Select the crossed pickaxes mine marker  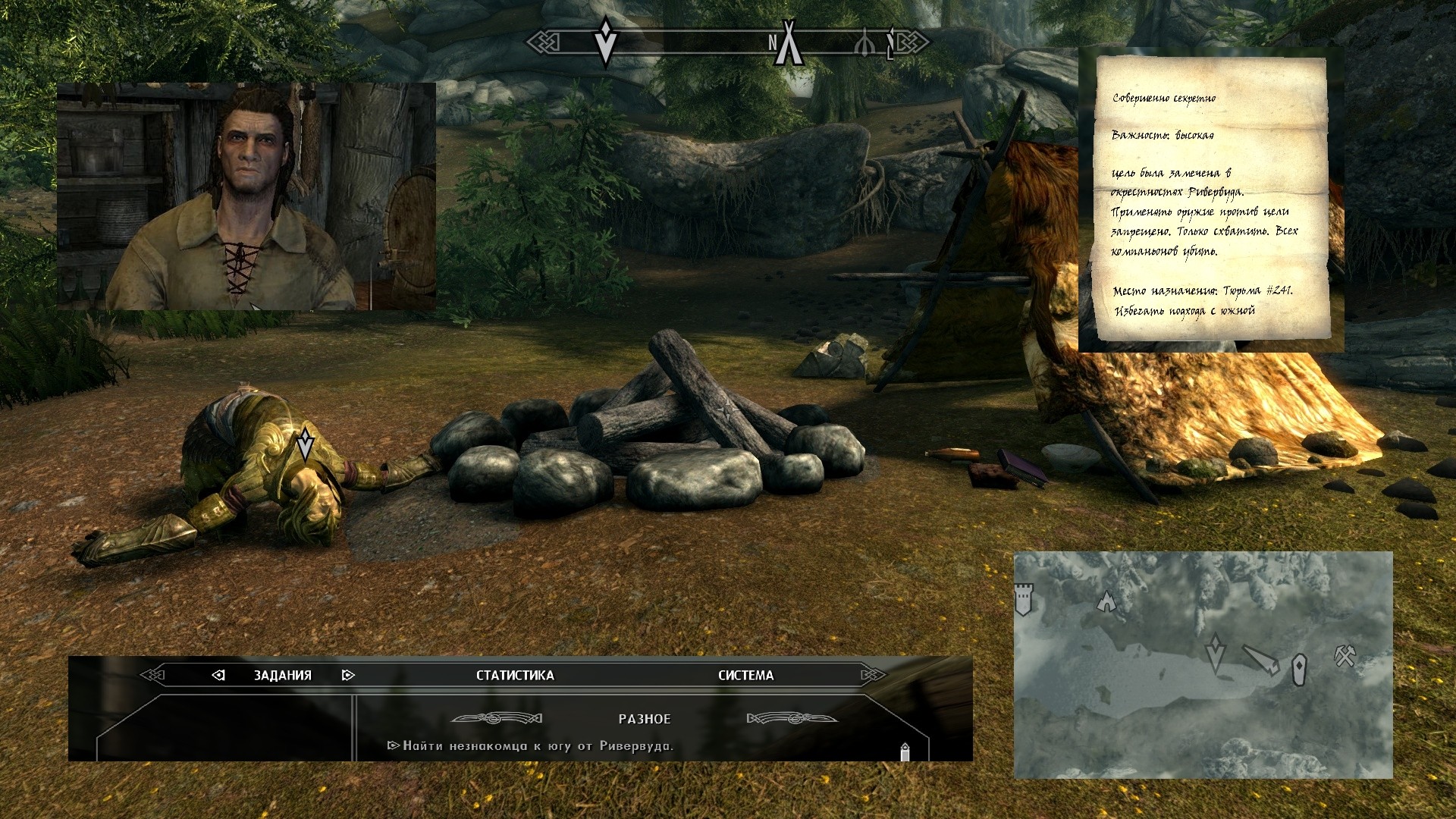click(x=1345, y=655)
